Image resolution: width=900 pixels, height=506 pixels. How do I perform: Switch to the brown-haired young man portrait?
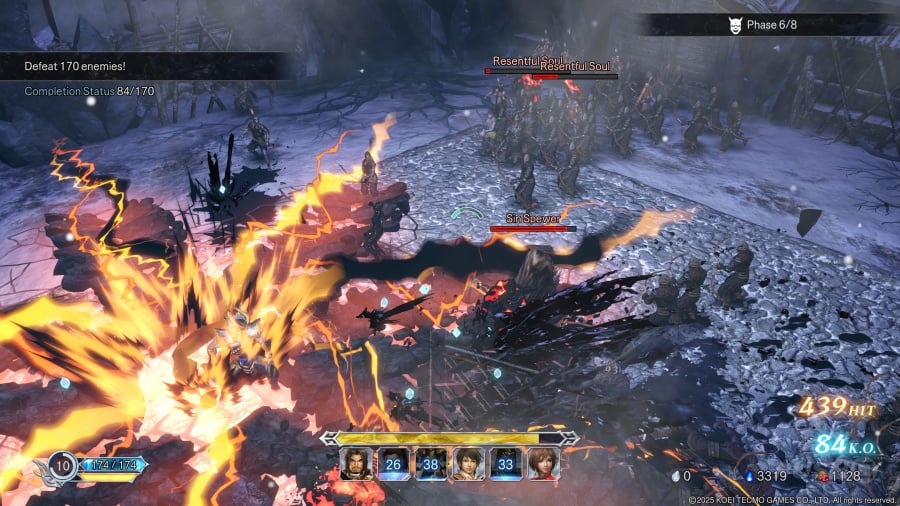(468, 464)
